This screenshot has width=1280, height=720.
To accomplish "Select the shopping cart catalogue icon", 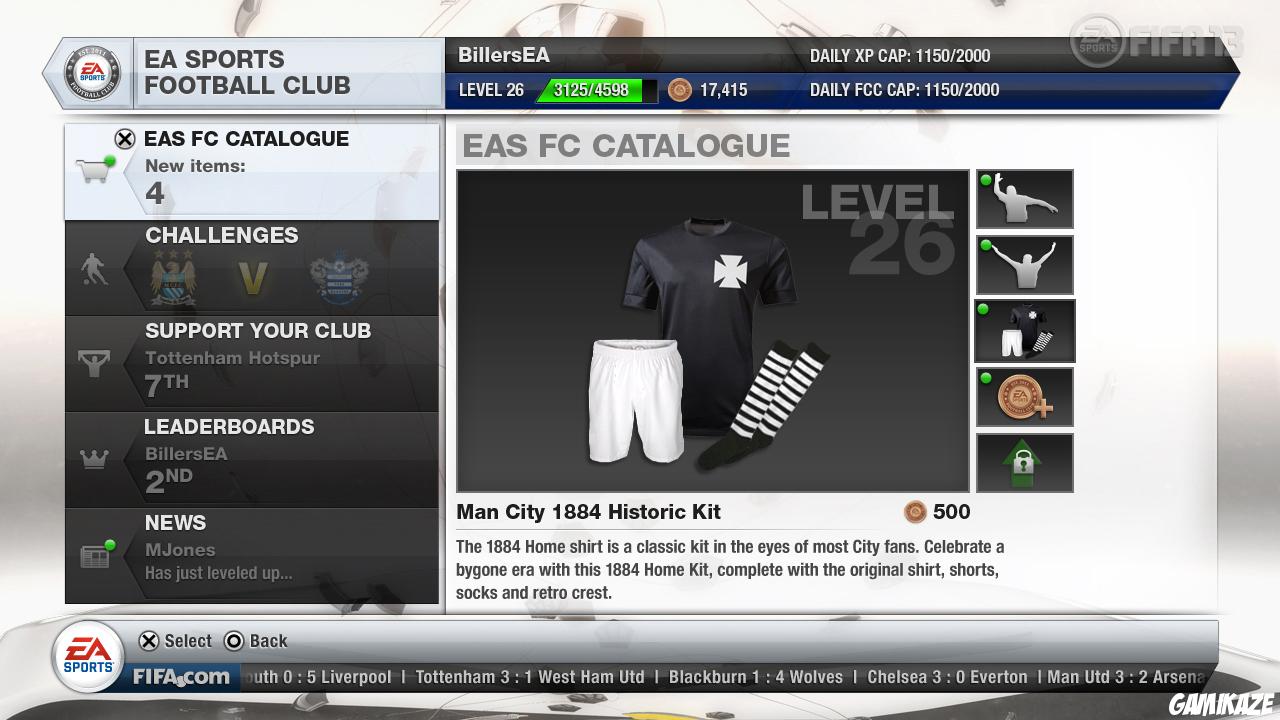I will click(x=95, y=170).
